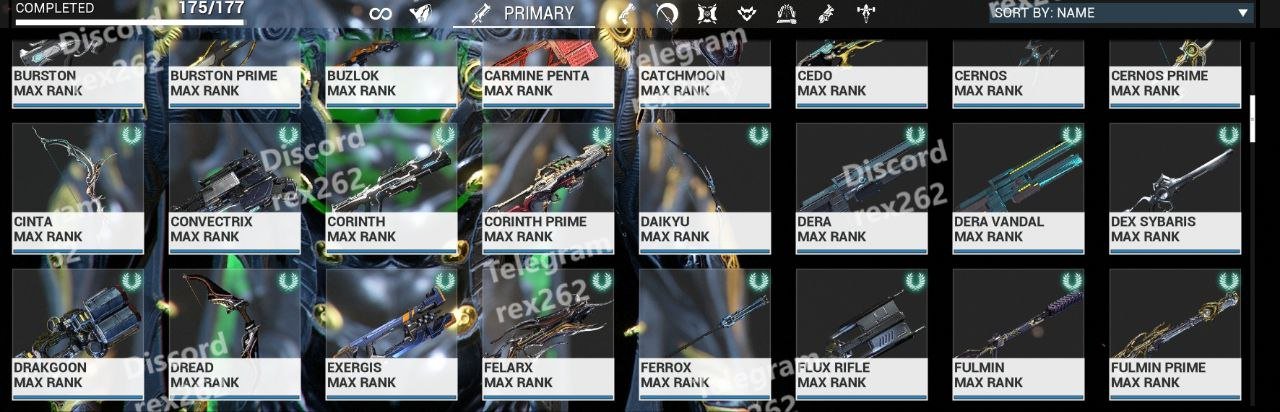This screenshot has width=1280, height=412.
Task: Select the Corinth Prime shotgun tile
Action: pos(548,189)
